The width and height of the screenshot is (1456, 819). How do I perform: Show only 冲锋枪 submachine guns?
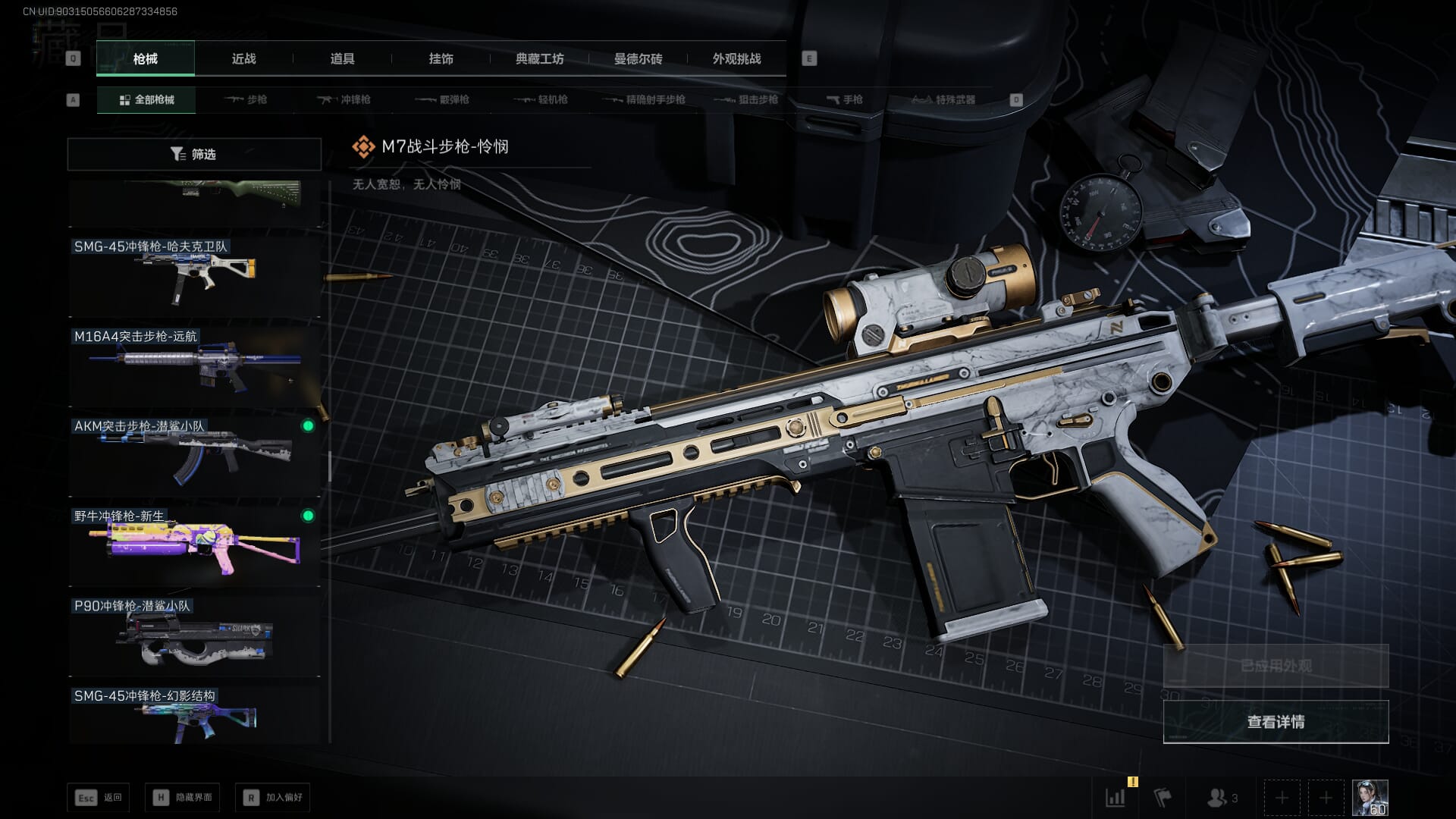(344, 99)
